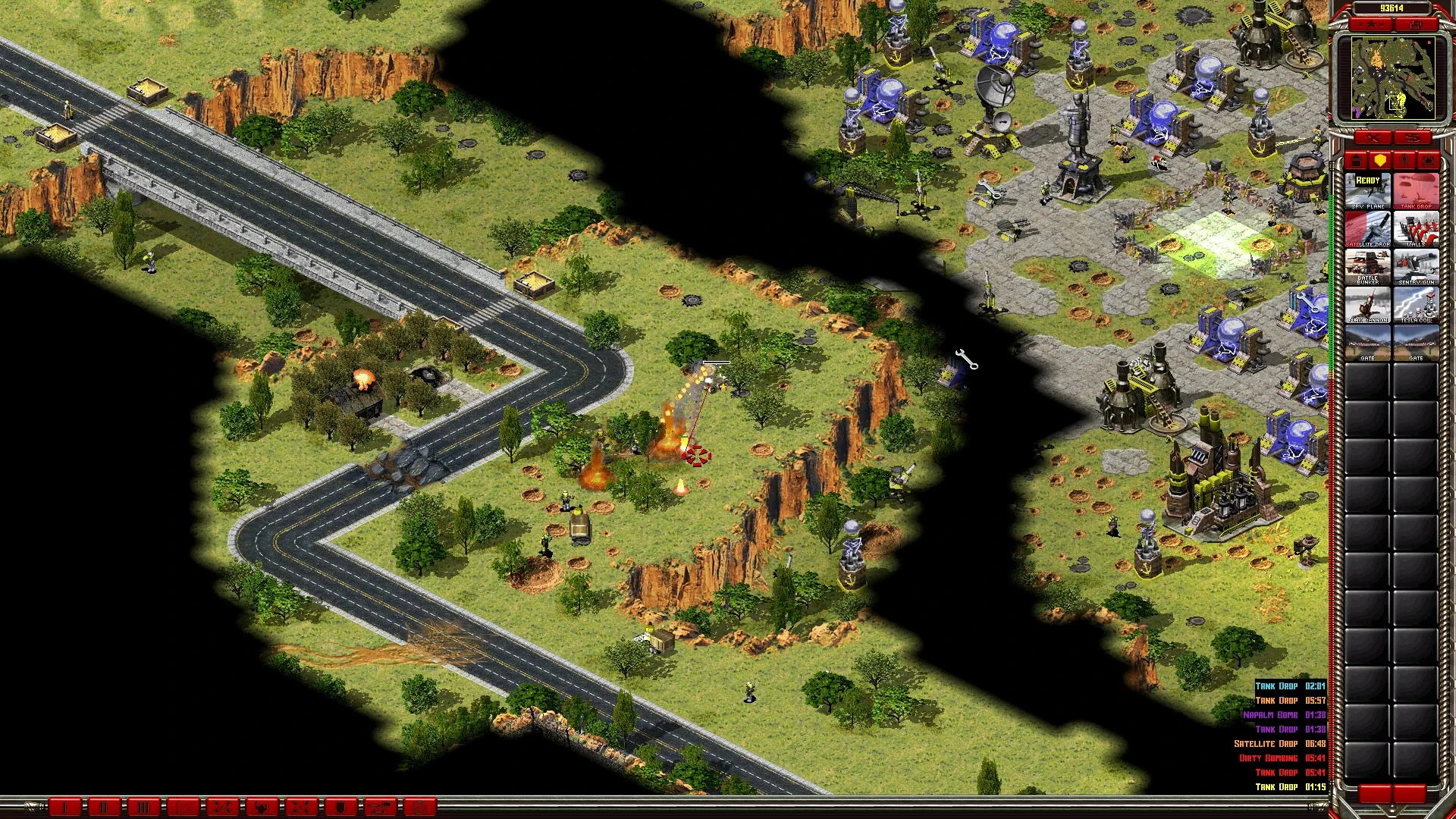Launch the ready Spy Plane support power

1367,190
